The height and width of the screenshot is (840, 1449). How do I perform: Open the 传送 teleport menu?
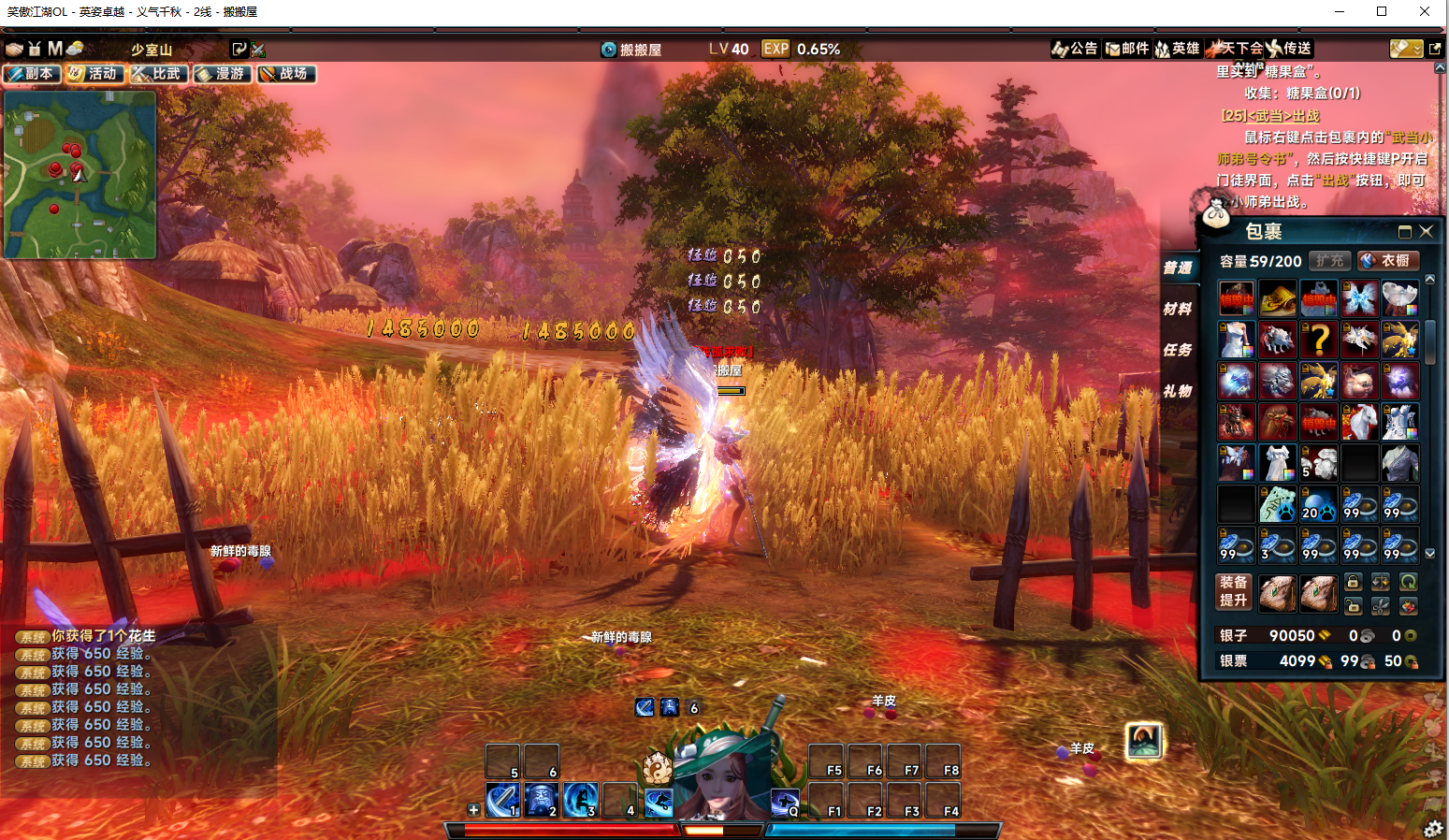pyautogui.click(x=1289, y=49)
